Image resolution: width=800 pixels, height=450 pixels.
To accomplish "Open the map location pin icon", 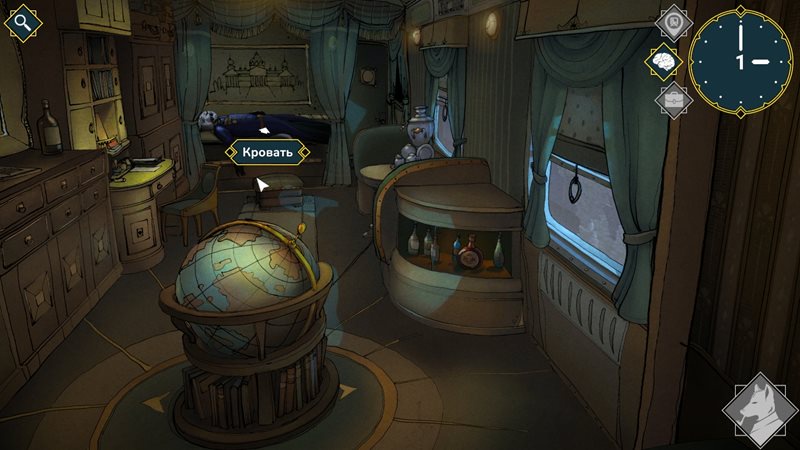I will [674, 21].
